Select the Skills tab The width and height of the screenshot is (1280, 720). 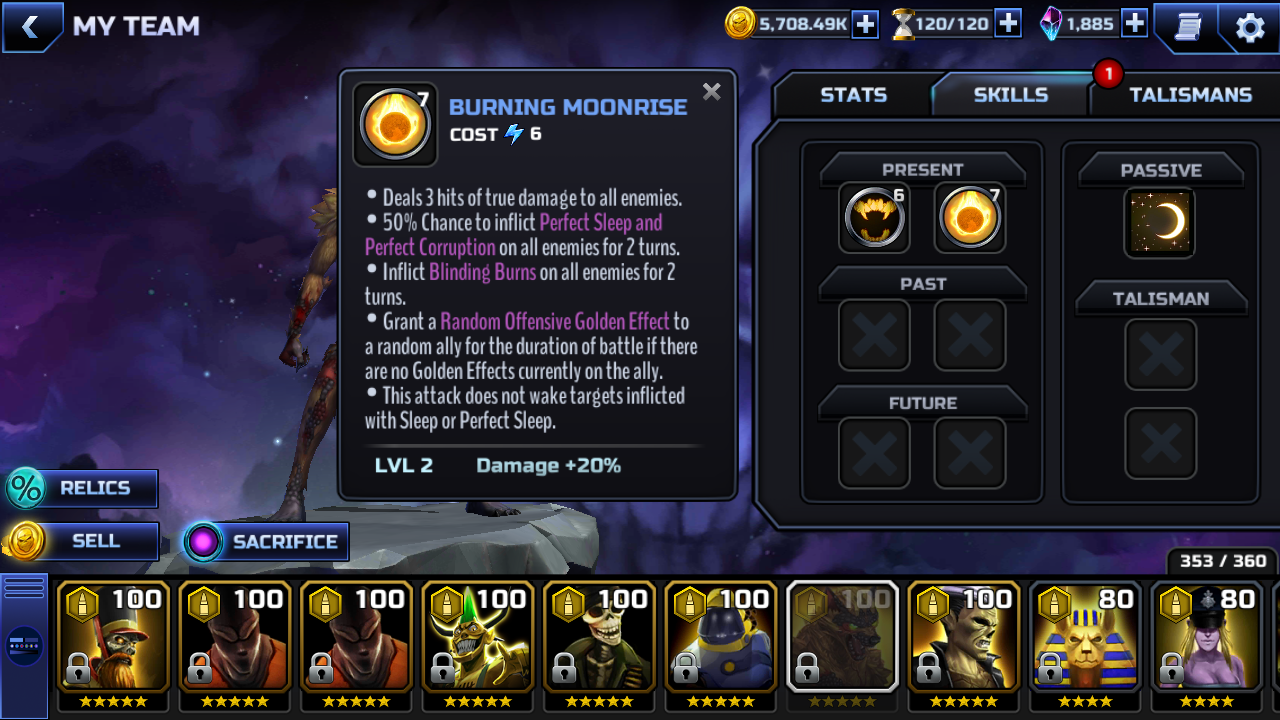1010,95
